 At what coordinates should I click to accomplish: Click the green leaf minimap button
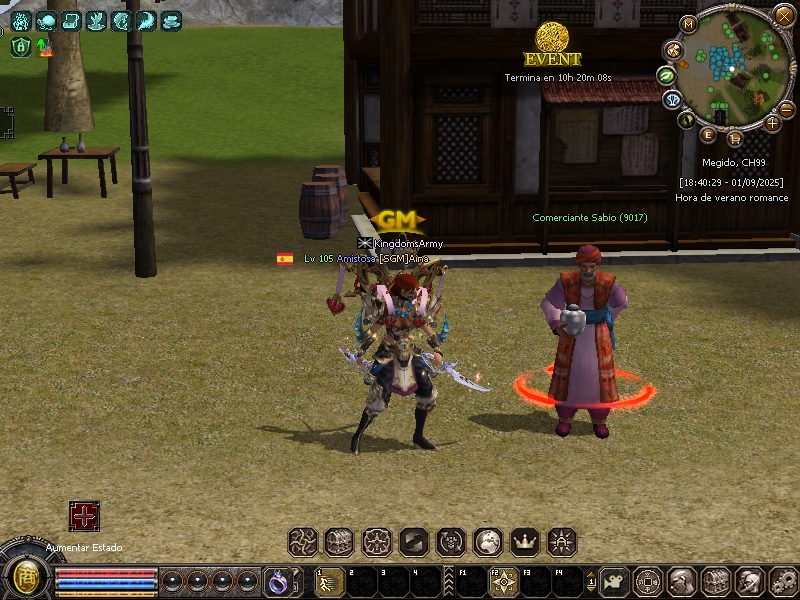click(x=667, y=75)
